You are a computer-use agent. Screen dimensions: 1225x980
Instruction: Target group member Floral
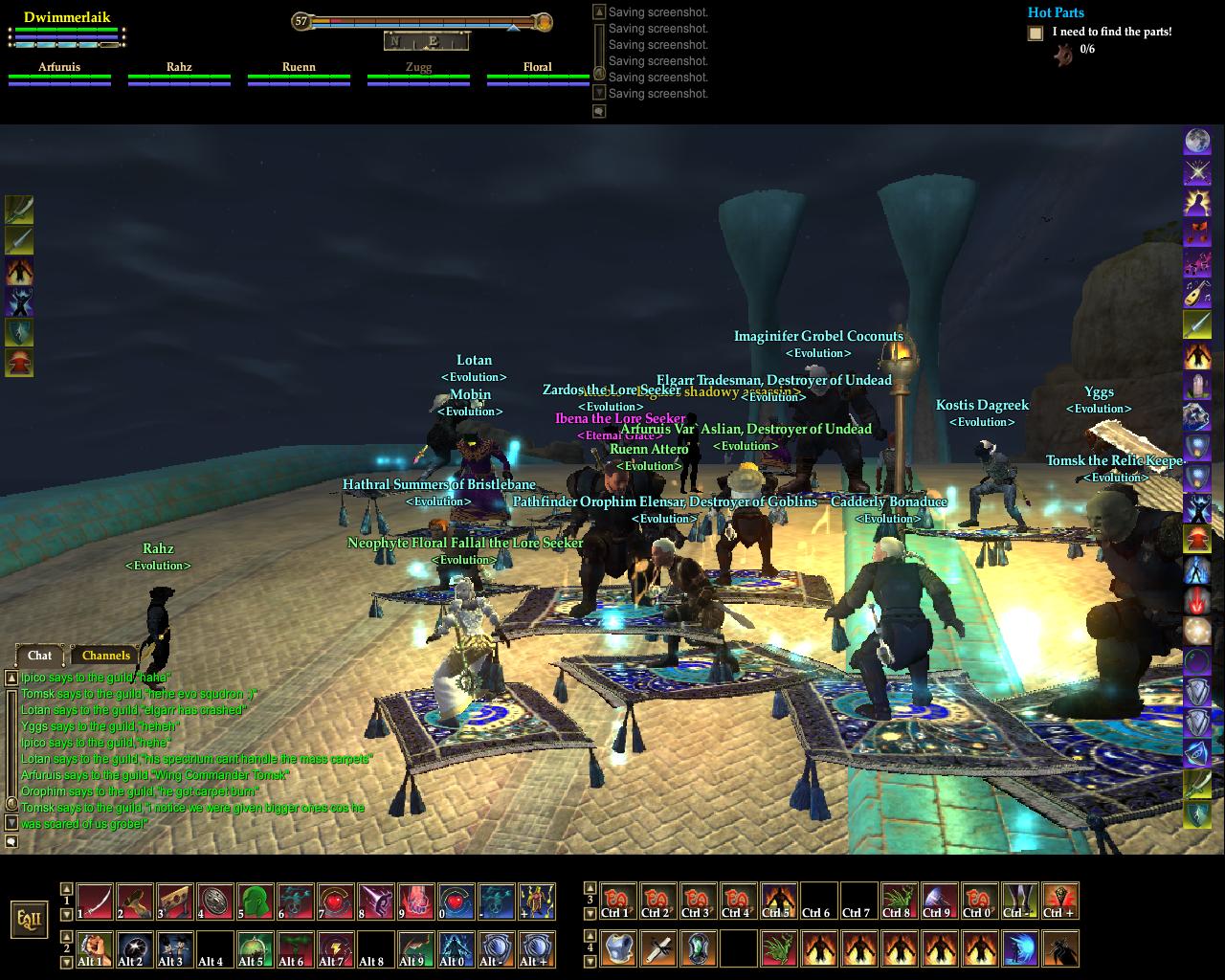[x=537, y=68]
